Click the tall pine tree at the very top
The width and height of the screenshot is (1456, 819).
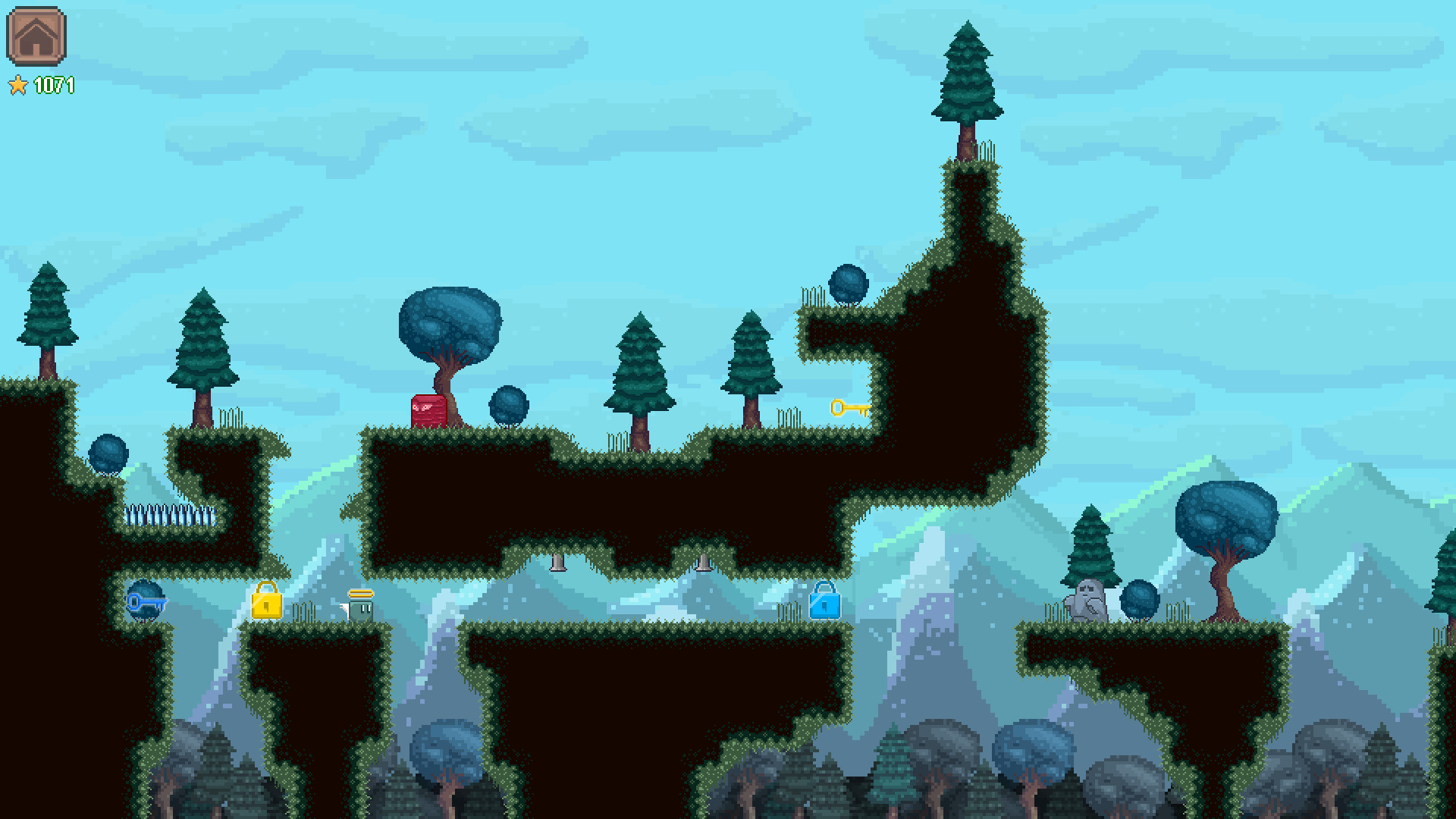click(965, 83)
